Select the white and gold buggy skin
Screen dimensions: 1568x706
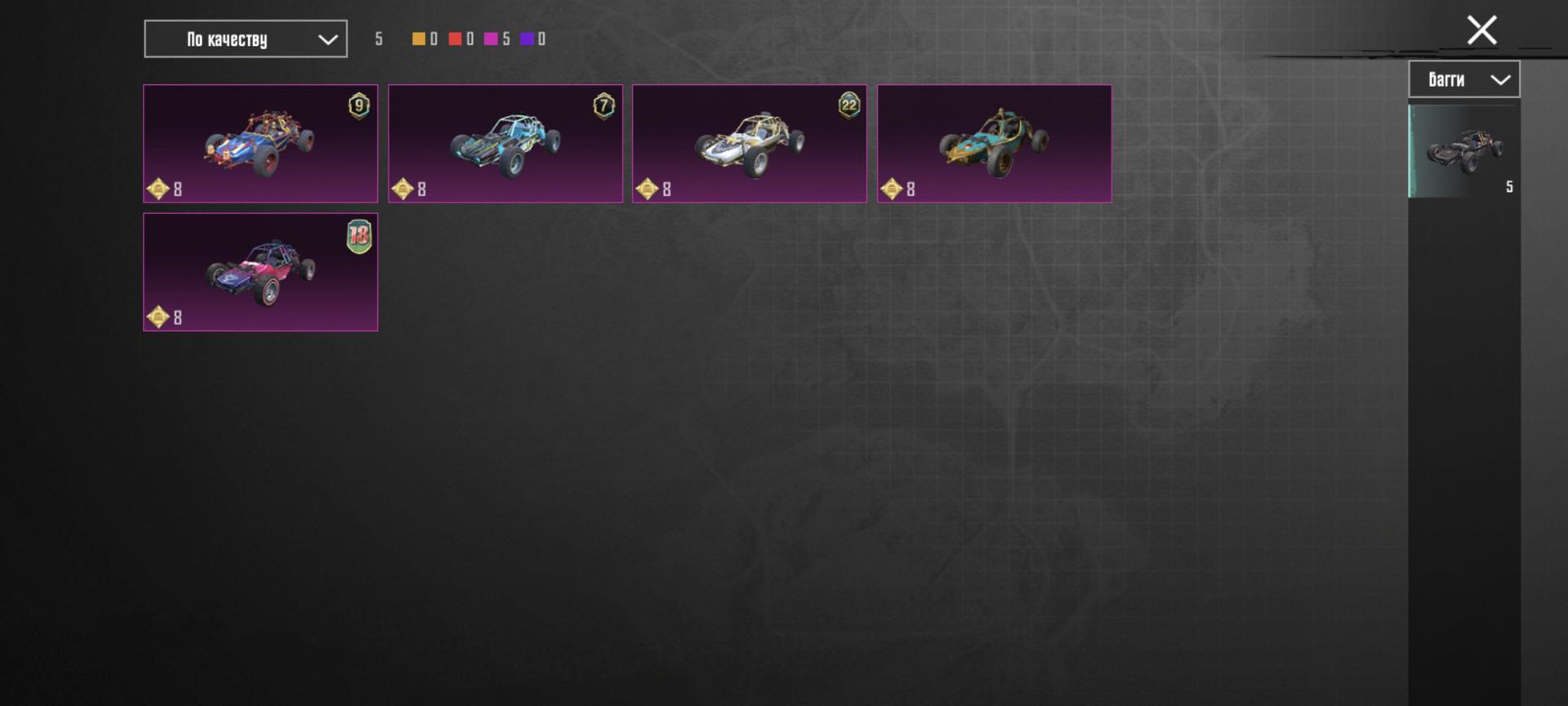[x=749, y=144]
